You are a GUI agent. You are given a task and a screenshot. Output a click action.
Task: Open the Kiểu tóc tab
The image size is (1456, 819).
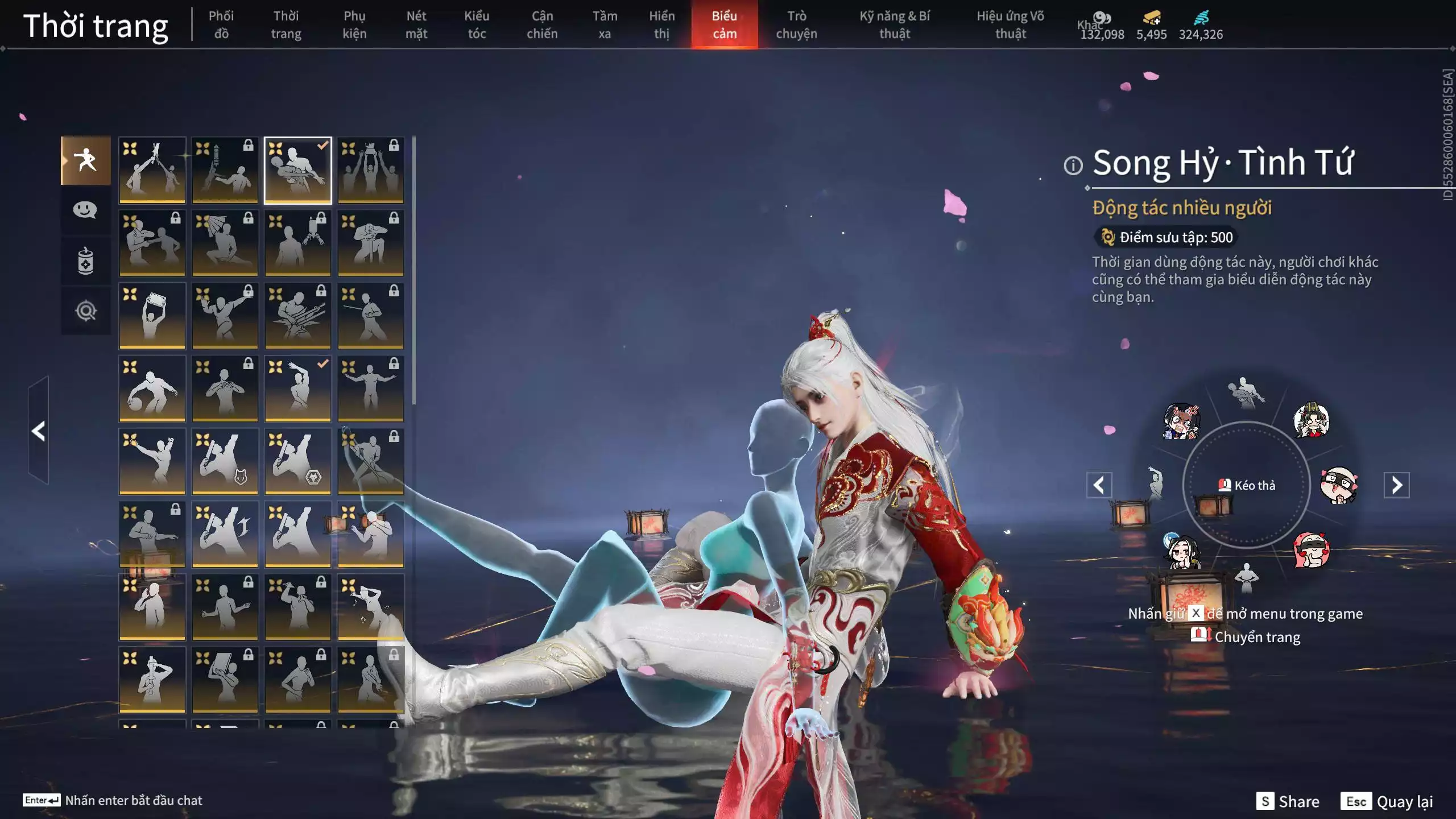coord(477,24)
